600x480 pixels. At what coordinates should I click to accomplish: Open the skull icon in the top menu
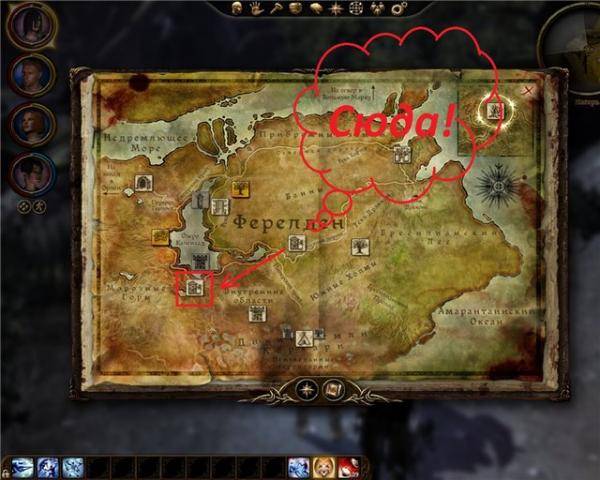[236, 8]
